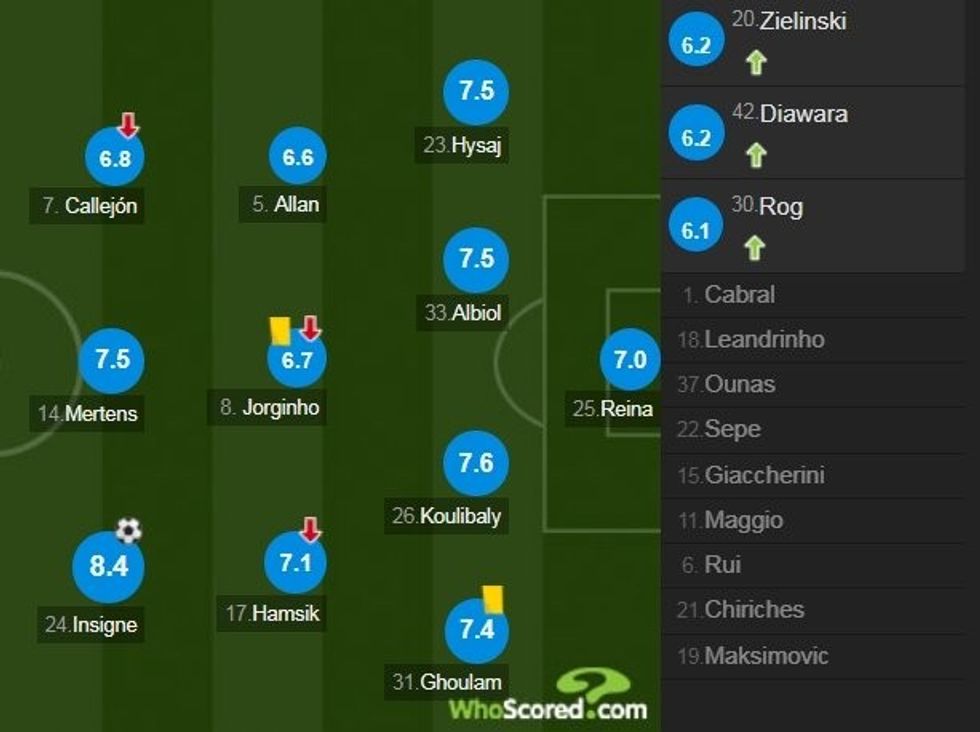
Task: Open Jorginho's 6.7 rating bubble
Action: point(297,360)
